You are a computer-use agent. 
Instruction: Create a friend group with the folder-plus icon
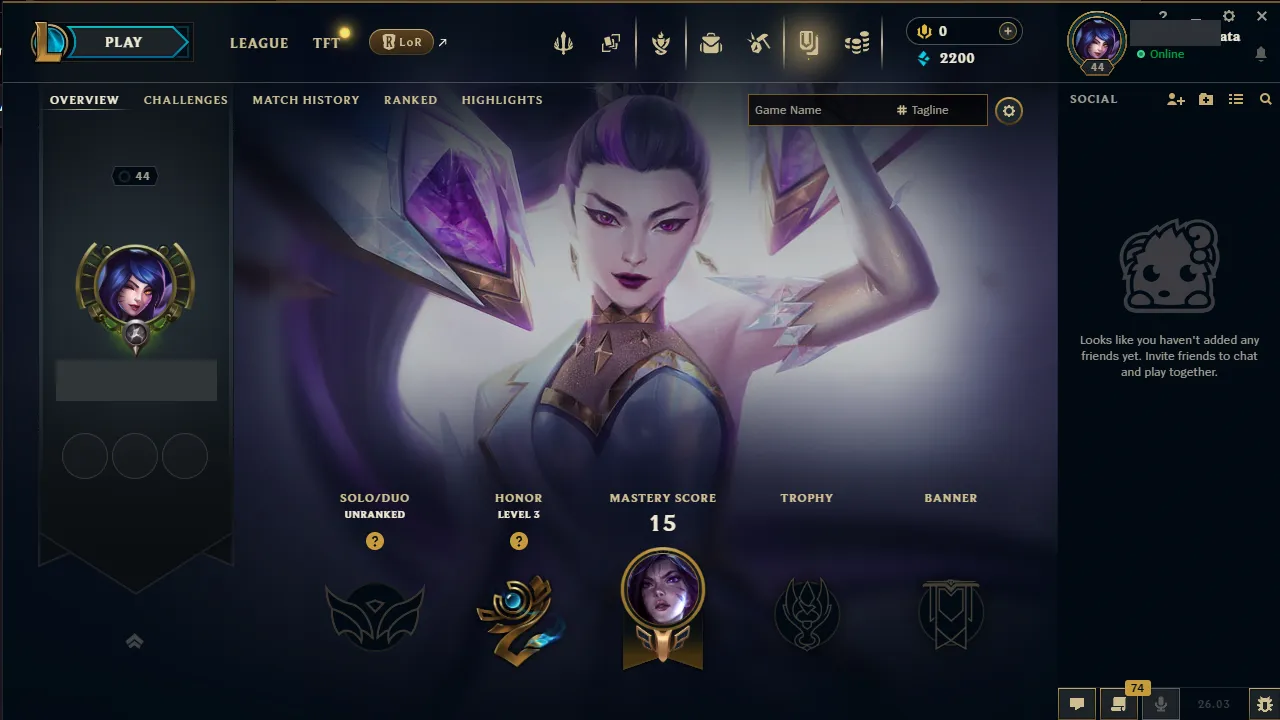coord(1205,99)
